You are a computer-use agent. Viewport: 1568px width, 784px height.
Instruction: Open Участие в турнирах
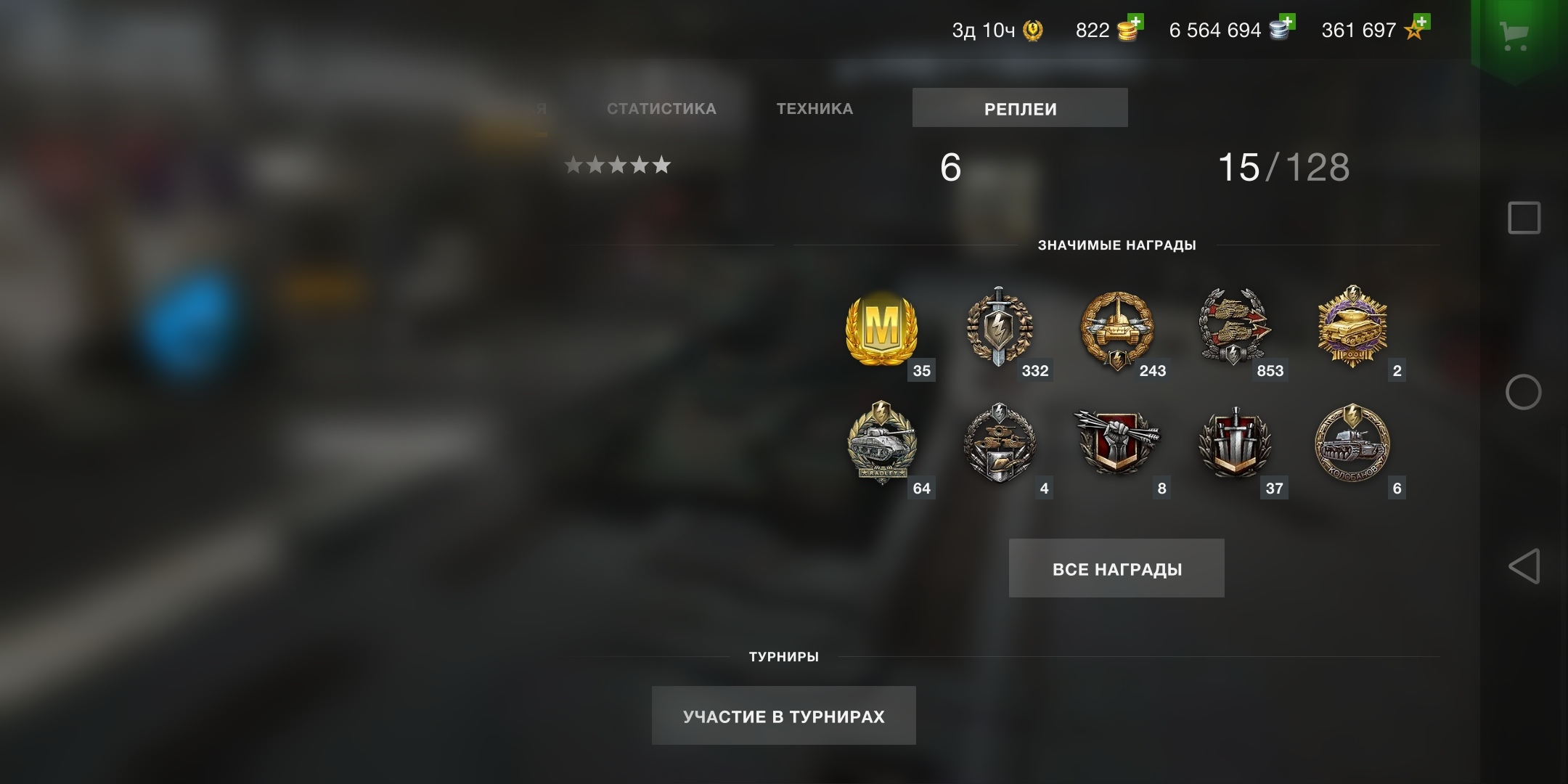783,716
